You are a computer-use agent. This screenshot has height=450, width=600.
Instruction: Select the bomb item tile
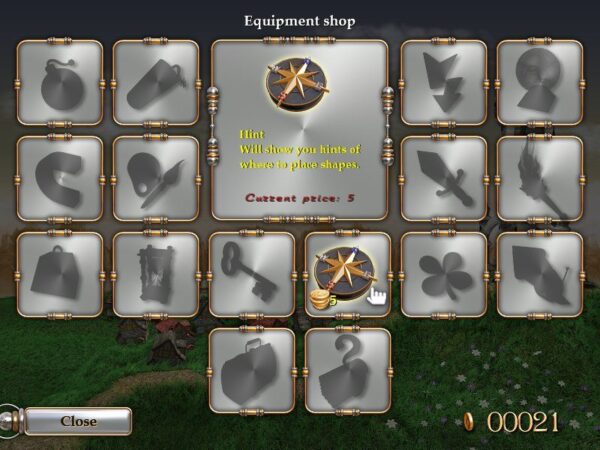click(x=60, y=83)
